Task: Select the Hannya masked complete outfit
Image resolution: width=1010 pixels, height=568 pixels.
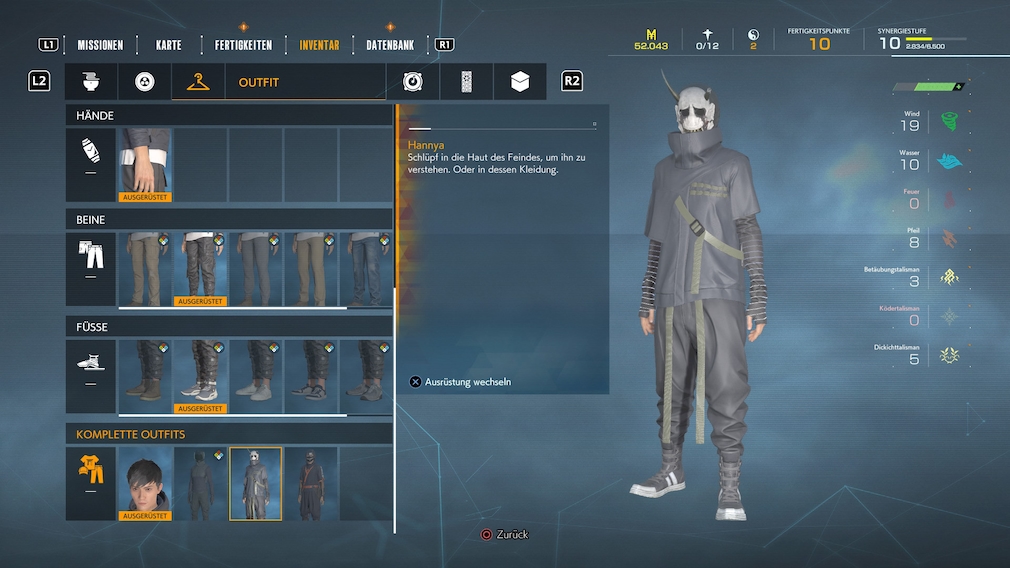Action: coord(255,483)
